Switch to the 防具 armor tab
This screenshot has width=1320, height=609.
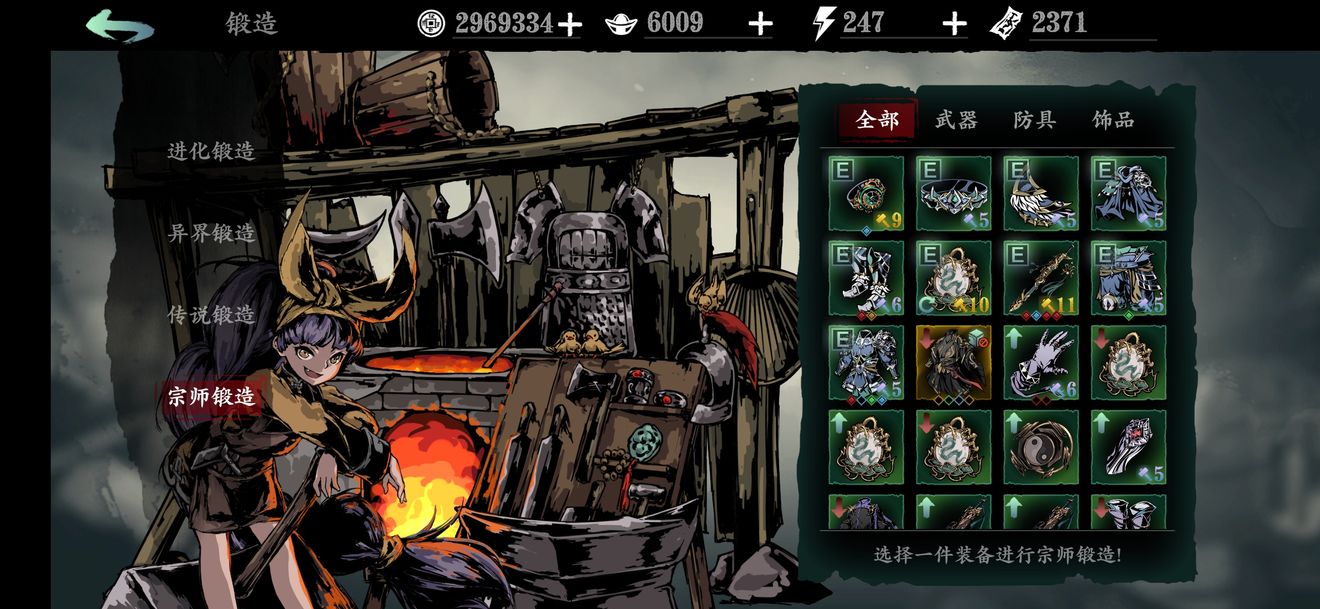pyautogui.click(x=1034, y=121)
